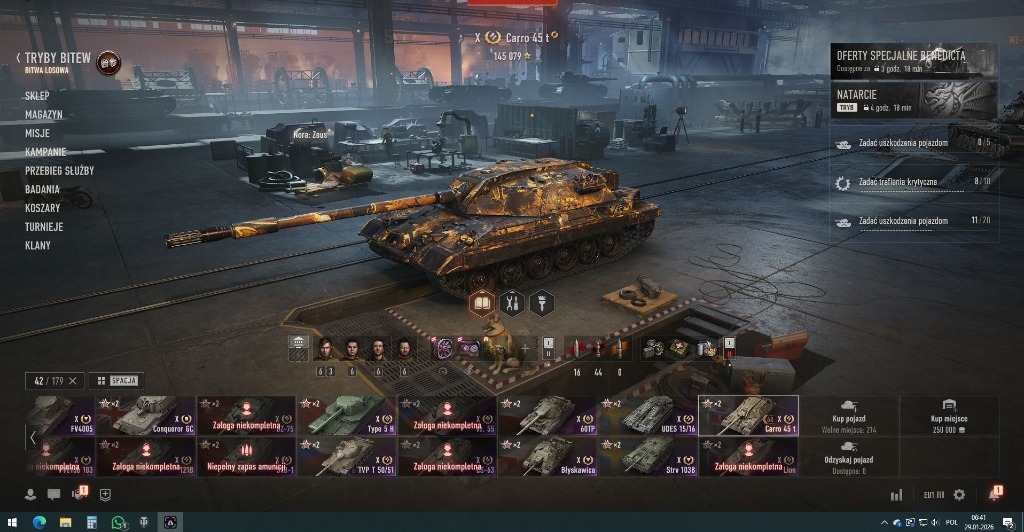Enter the Koszary menu
1024x532 pixels.
(x=43, y=208)
